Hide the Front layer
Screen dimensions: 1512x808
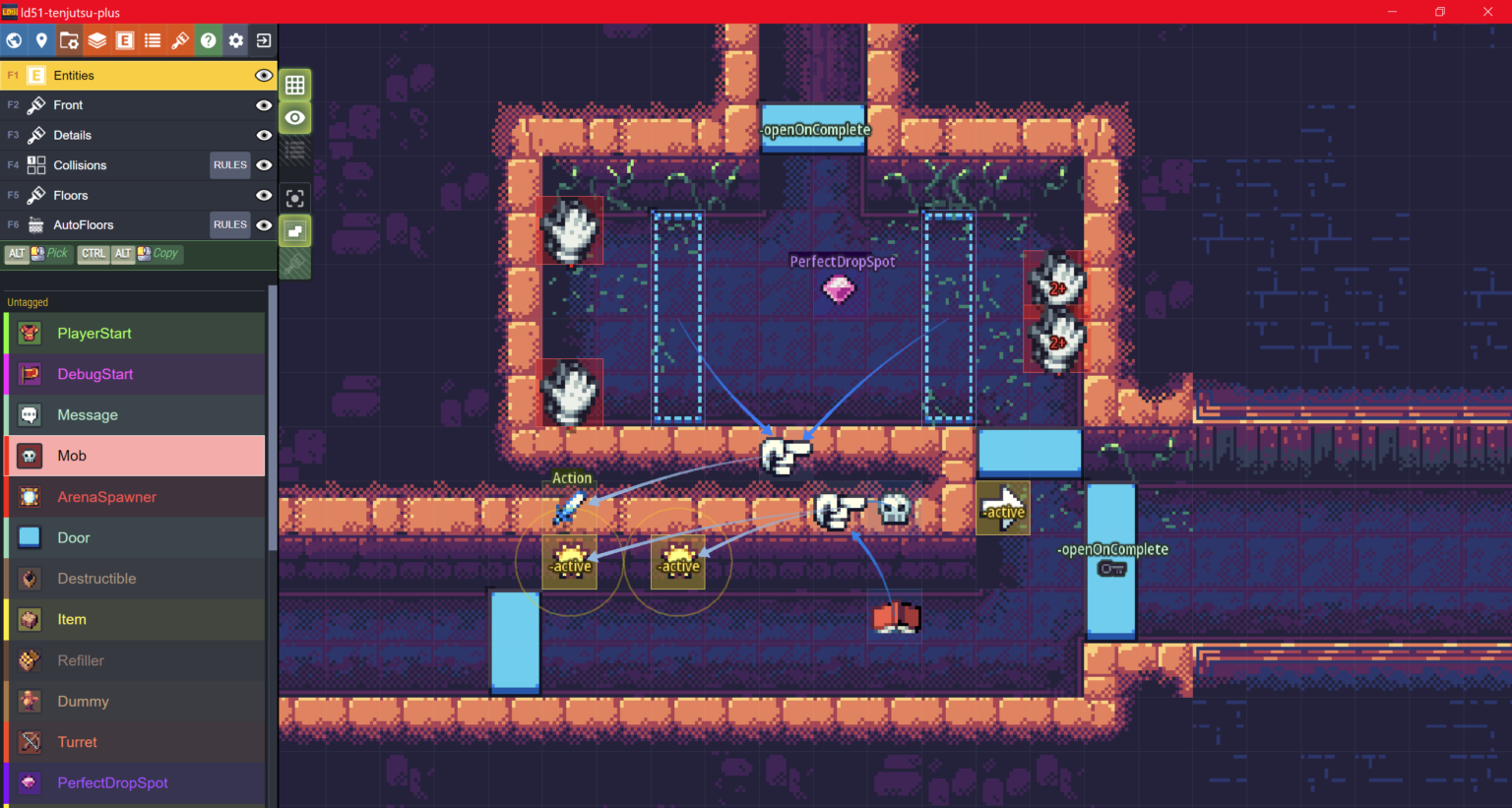(x=263, y=104)
